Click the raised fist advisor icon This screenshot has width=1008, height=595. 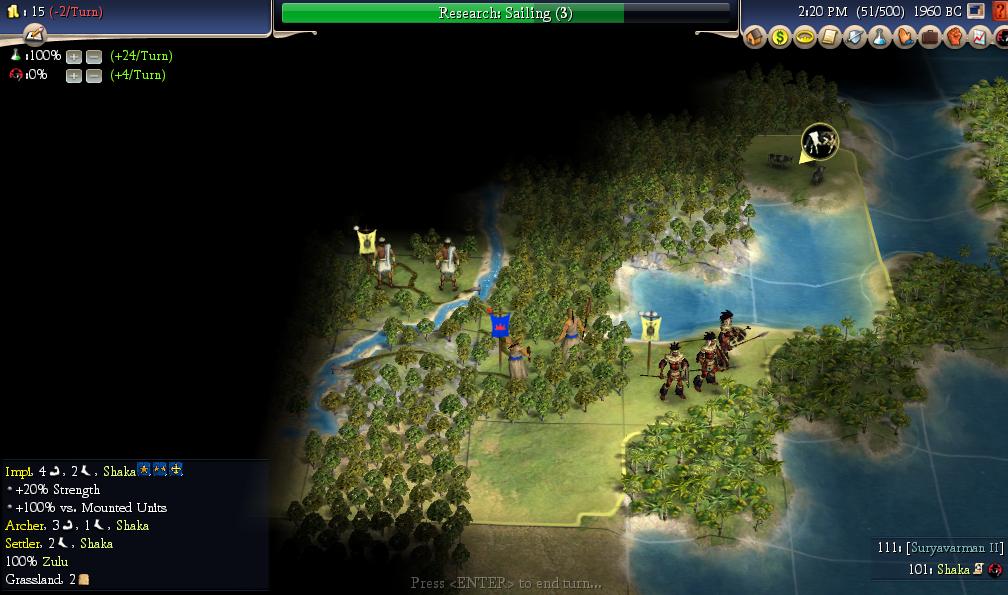(955, 38)
